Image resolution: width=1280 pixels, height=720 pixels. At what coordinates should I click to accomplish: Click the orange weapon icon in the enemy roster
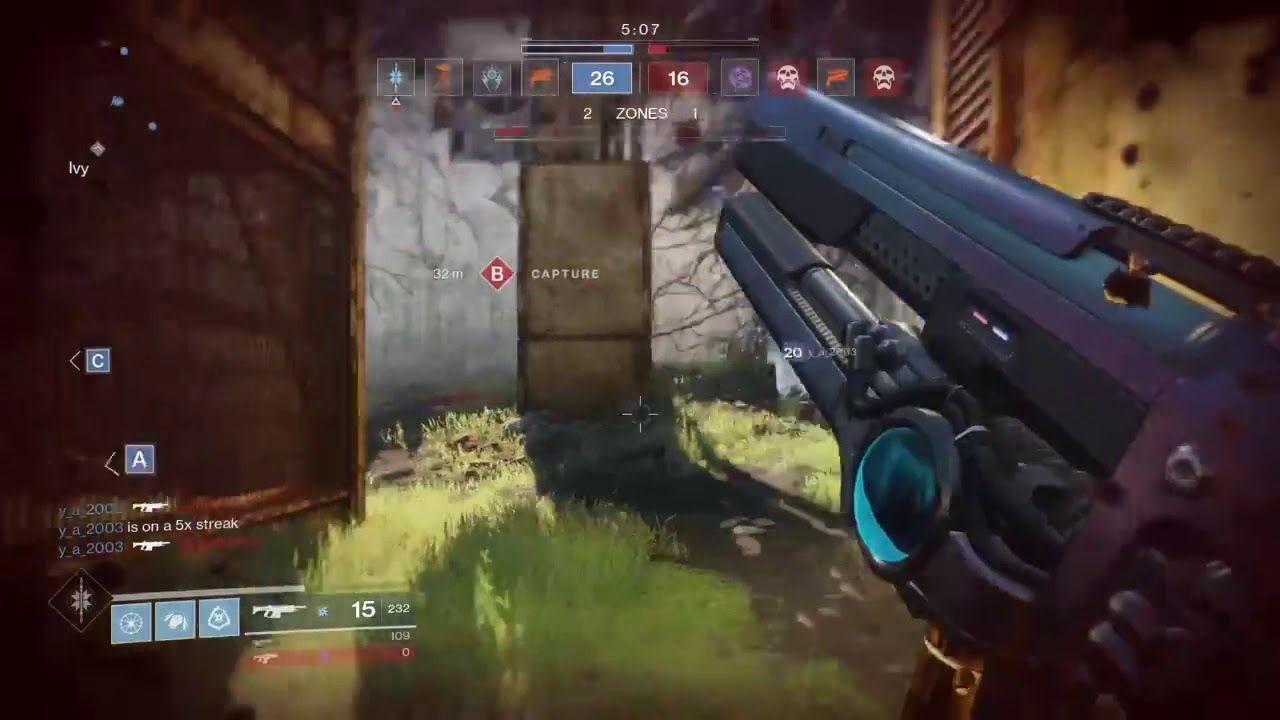tap(834, 76)
